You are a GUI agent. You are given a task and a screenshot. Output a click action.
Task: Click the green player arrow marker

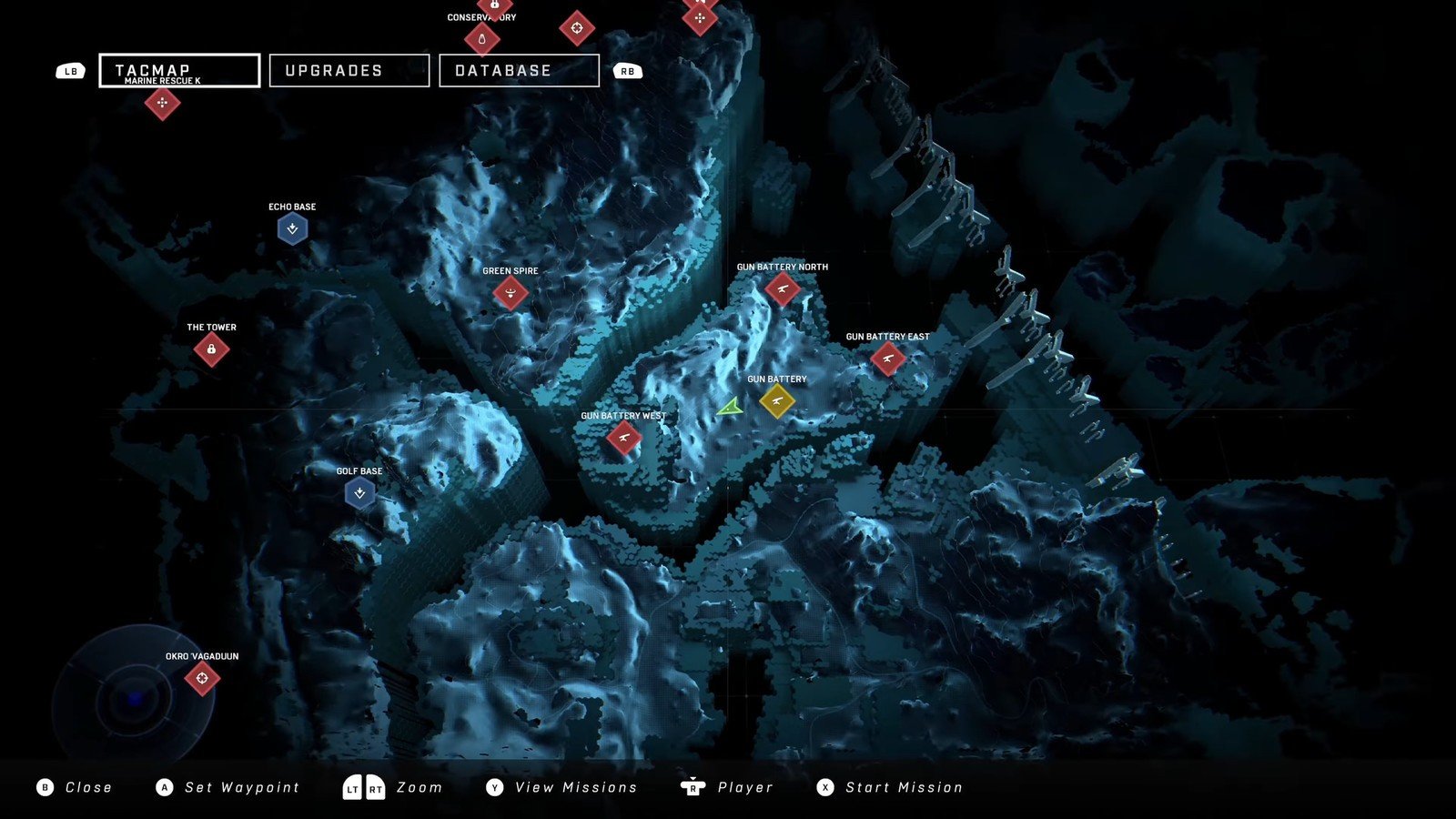point(730,409)
